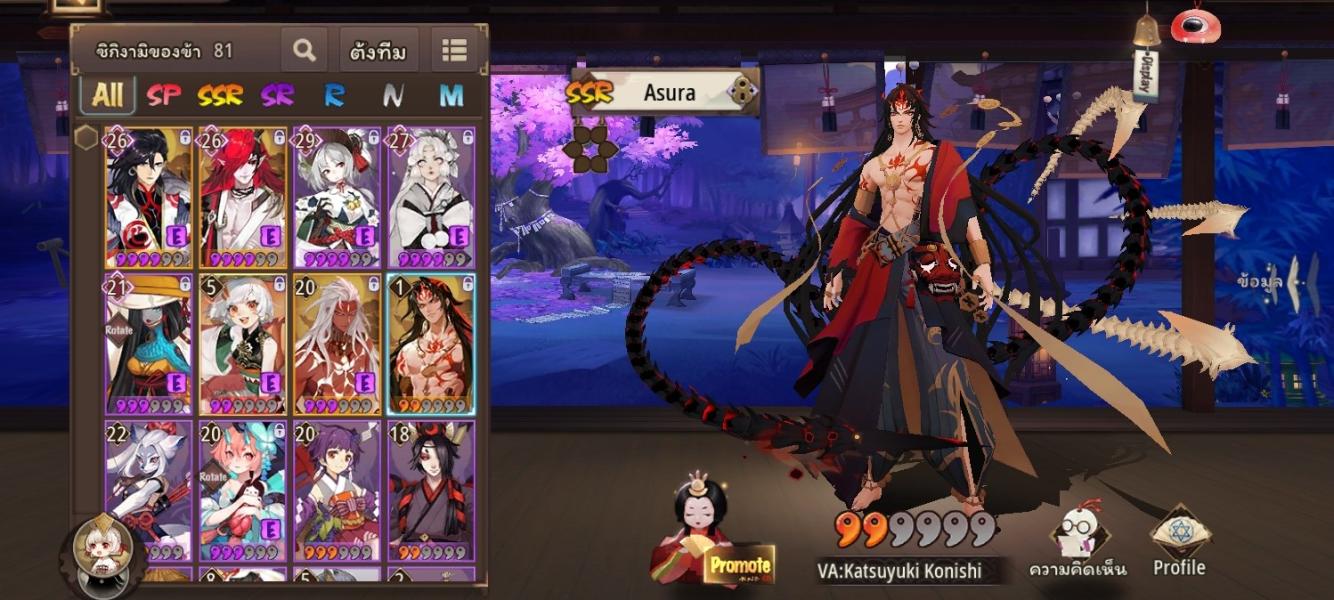This screenshot has height=600, width=1334.
Task: Select the level 5 white-haired shikigami card
Action: coord(242,343)
